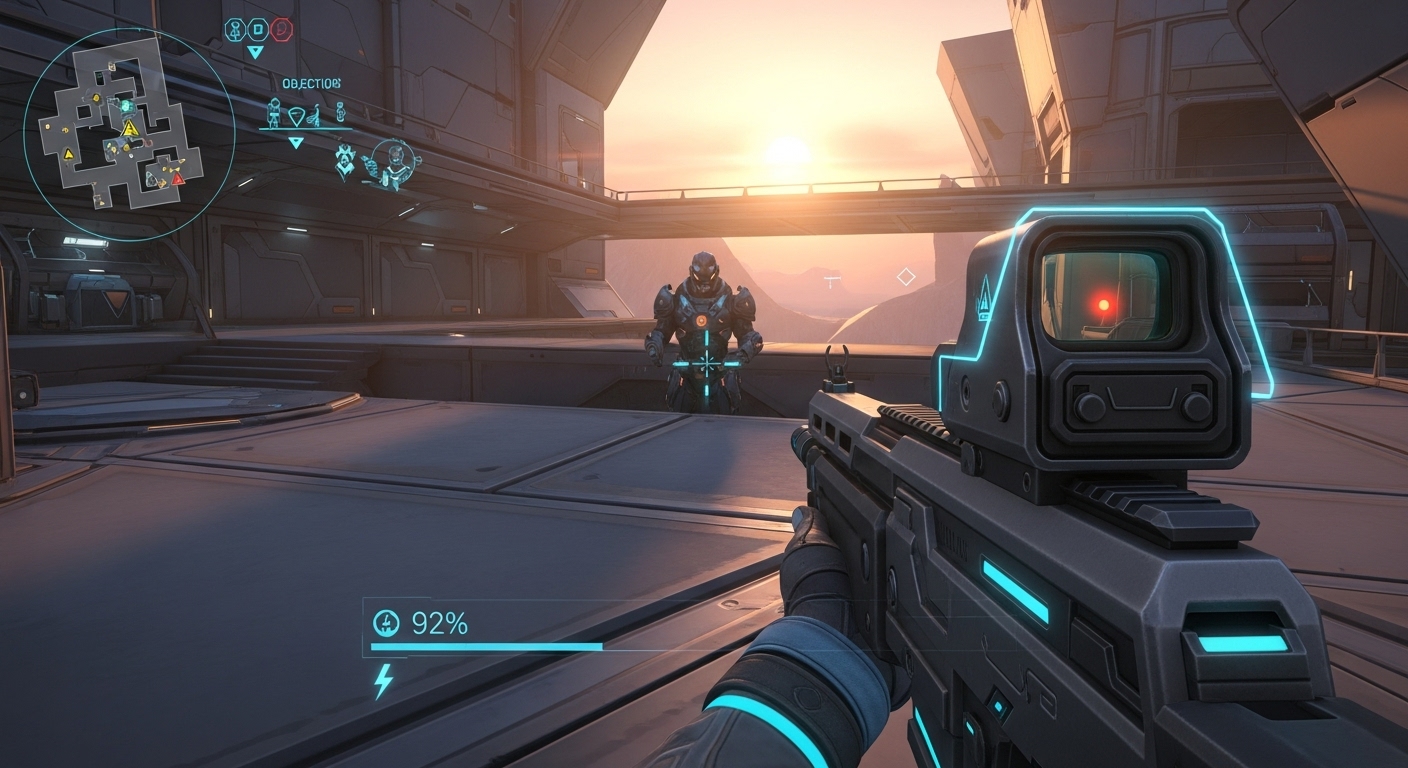Activate the lightning bolt ability icon

click(x=383, y=681)
